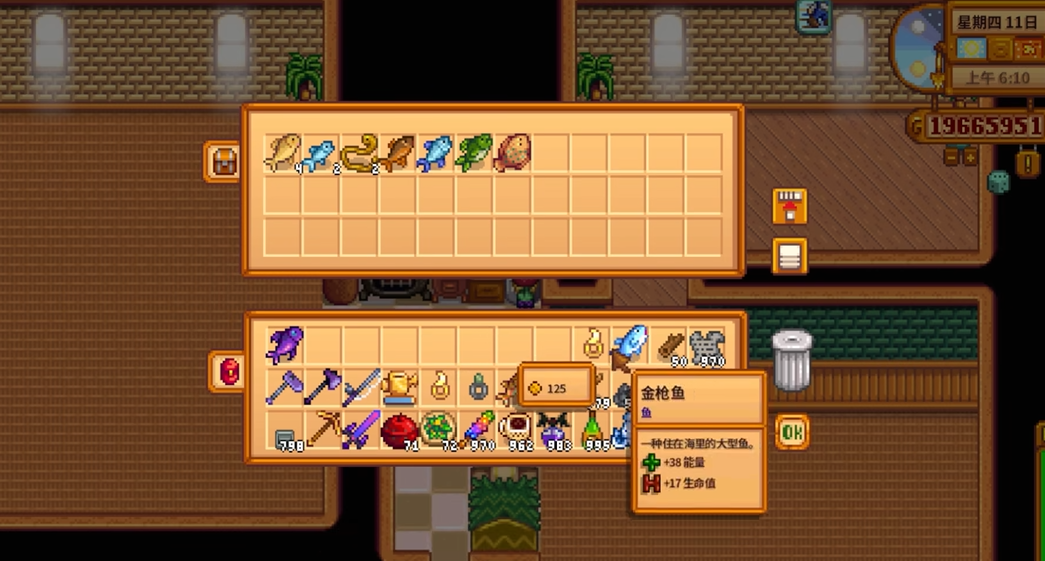Select the golden watering can
The height and width of the screenshot is (561, 1045).
click(x=398, y=387)
